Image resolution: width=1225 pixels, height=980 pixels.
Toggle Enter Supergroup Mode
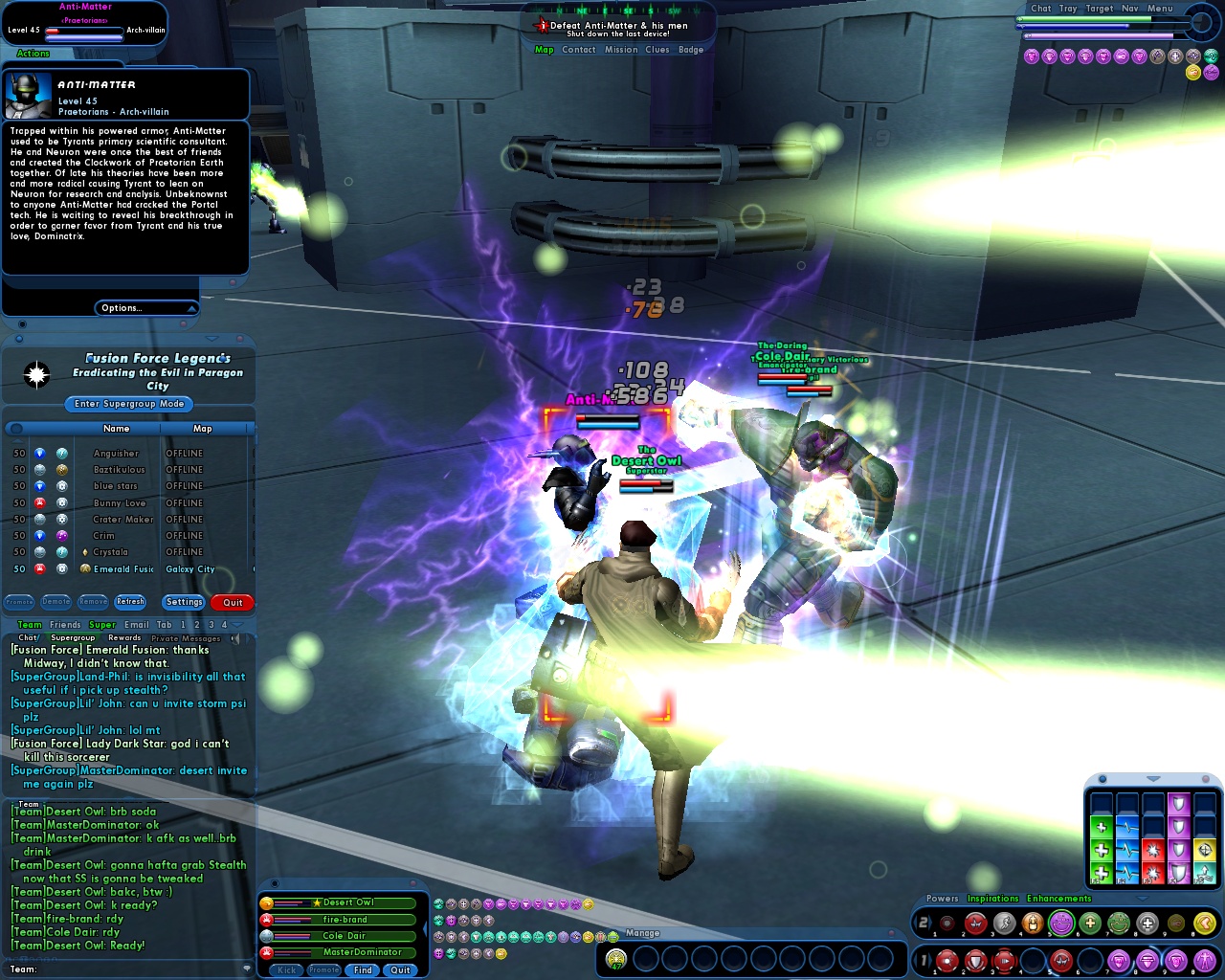[127, 404]
